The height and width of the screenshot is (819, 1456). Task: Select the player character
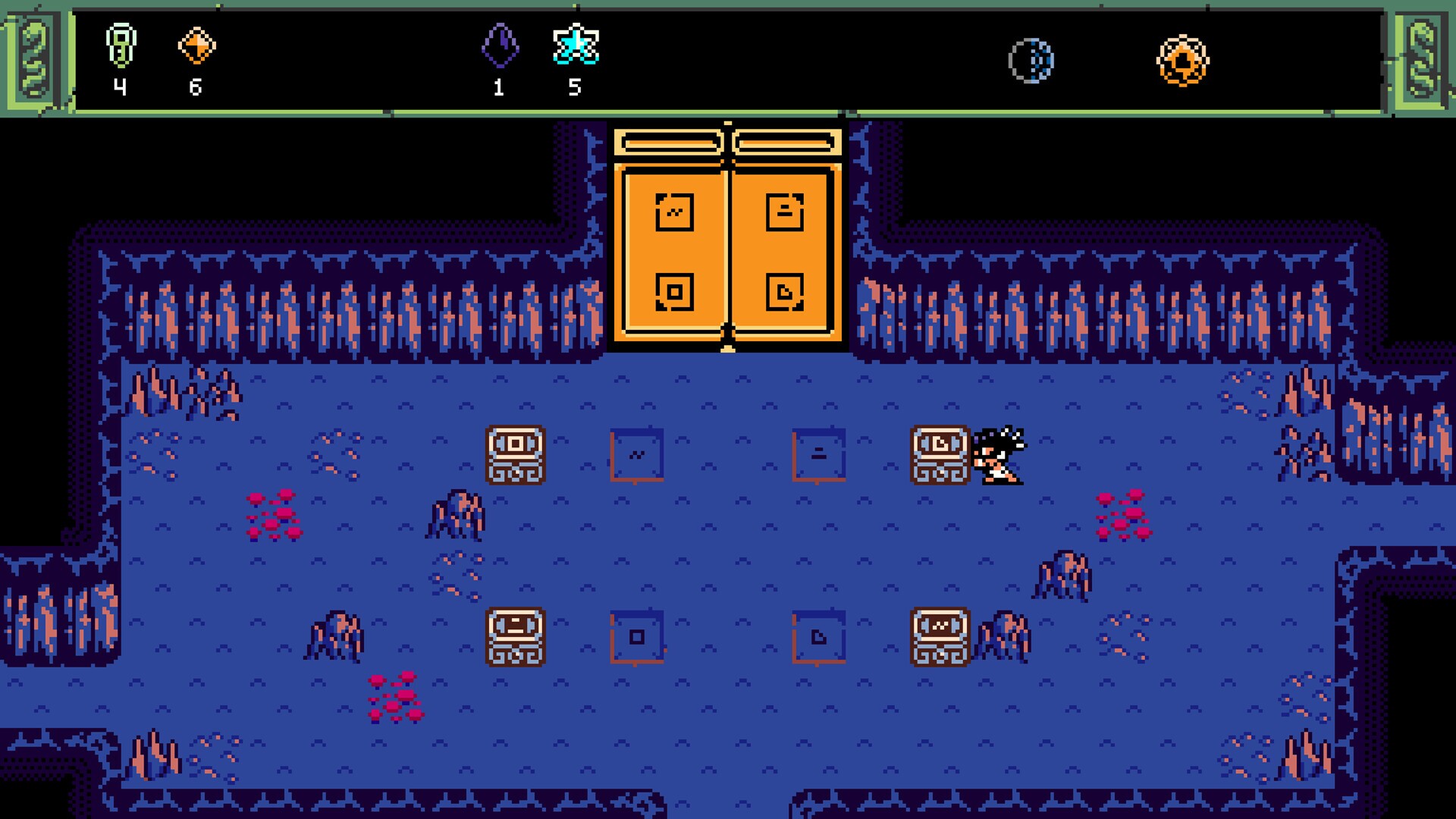pos(997,455)
